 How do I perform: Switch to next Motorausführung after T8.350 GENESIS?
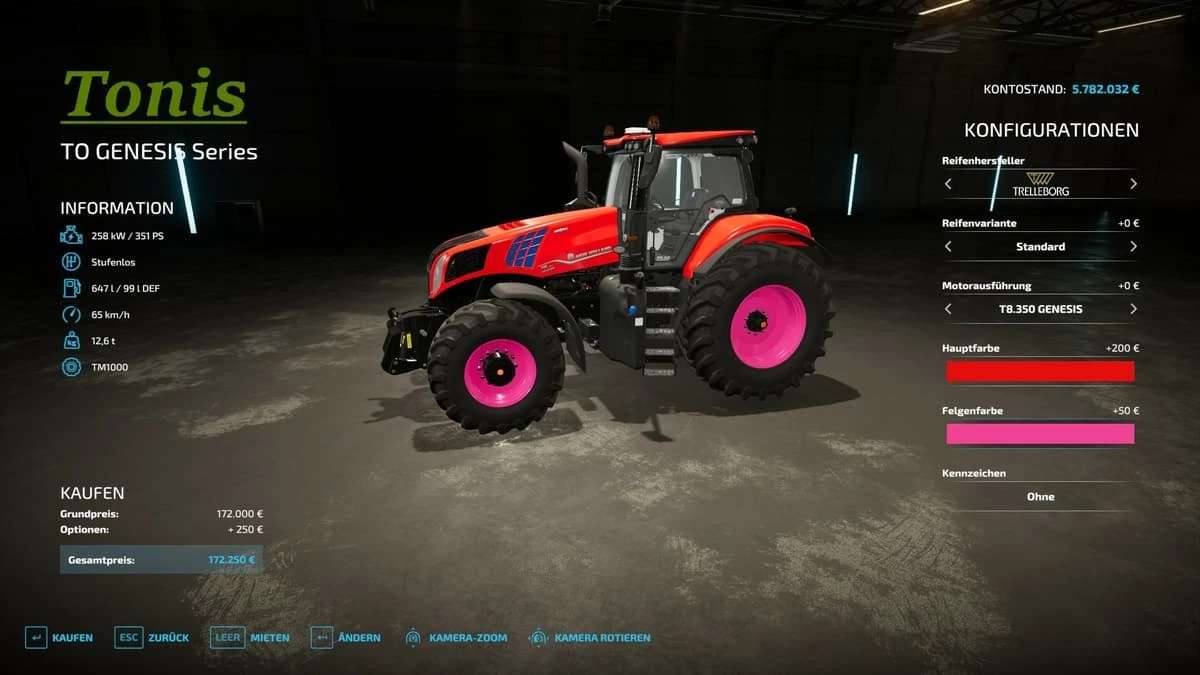[1133, 309]
